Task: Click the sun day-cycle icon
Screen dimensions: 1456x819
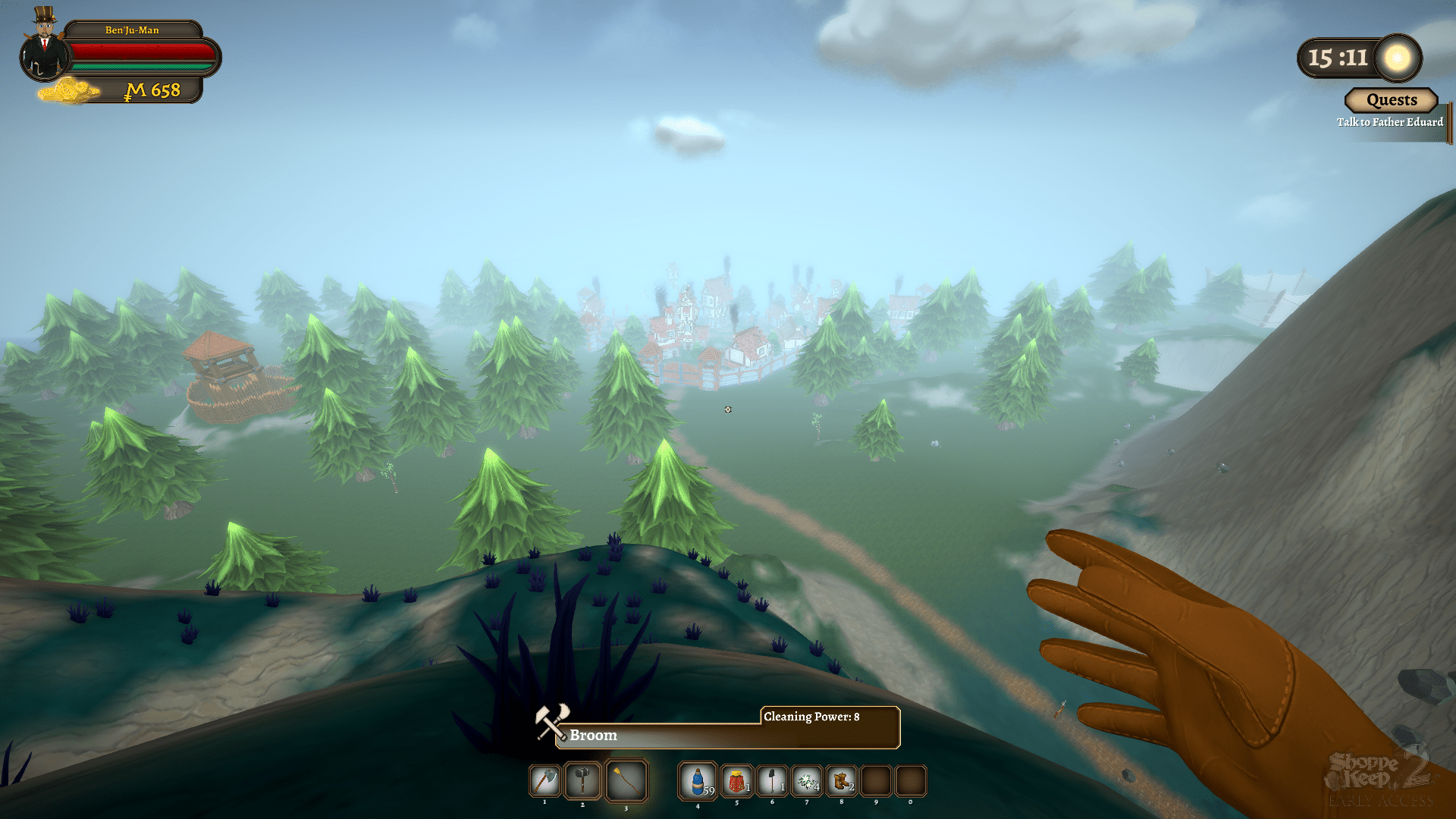Action: 1397,58
